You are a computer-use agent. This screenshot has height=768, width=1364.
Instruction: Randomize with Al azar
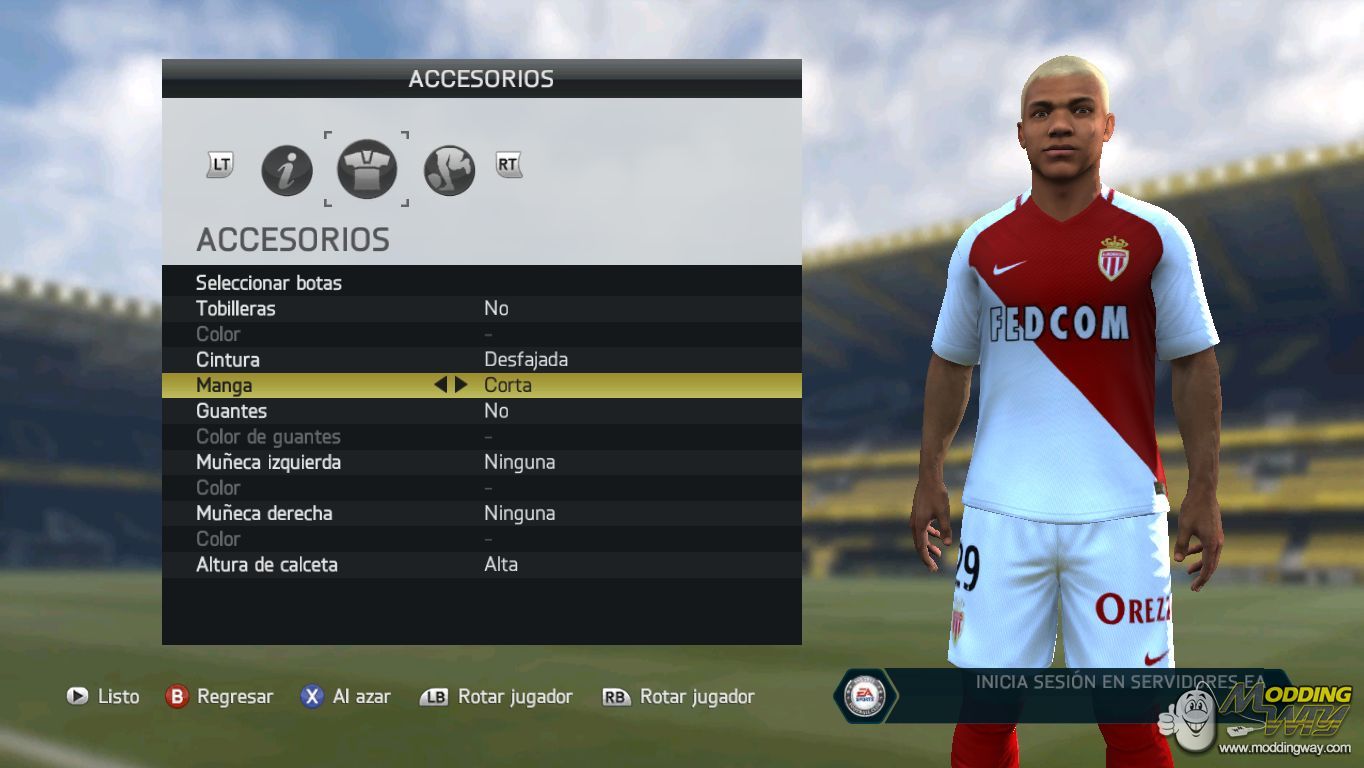click(346, 697)
